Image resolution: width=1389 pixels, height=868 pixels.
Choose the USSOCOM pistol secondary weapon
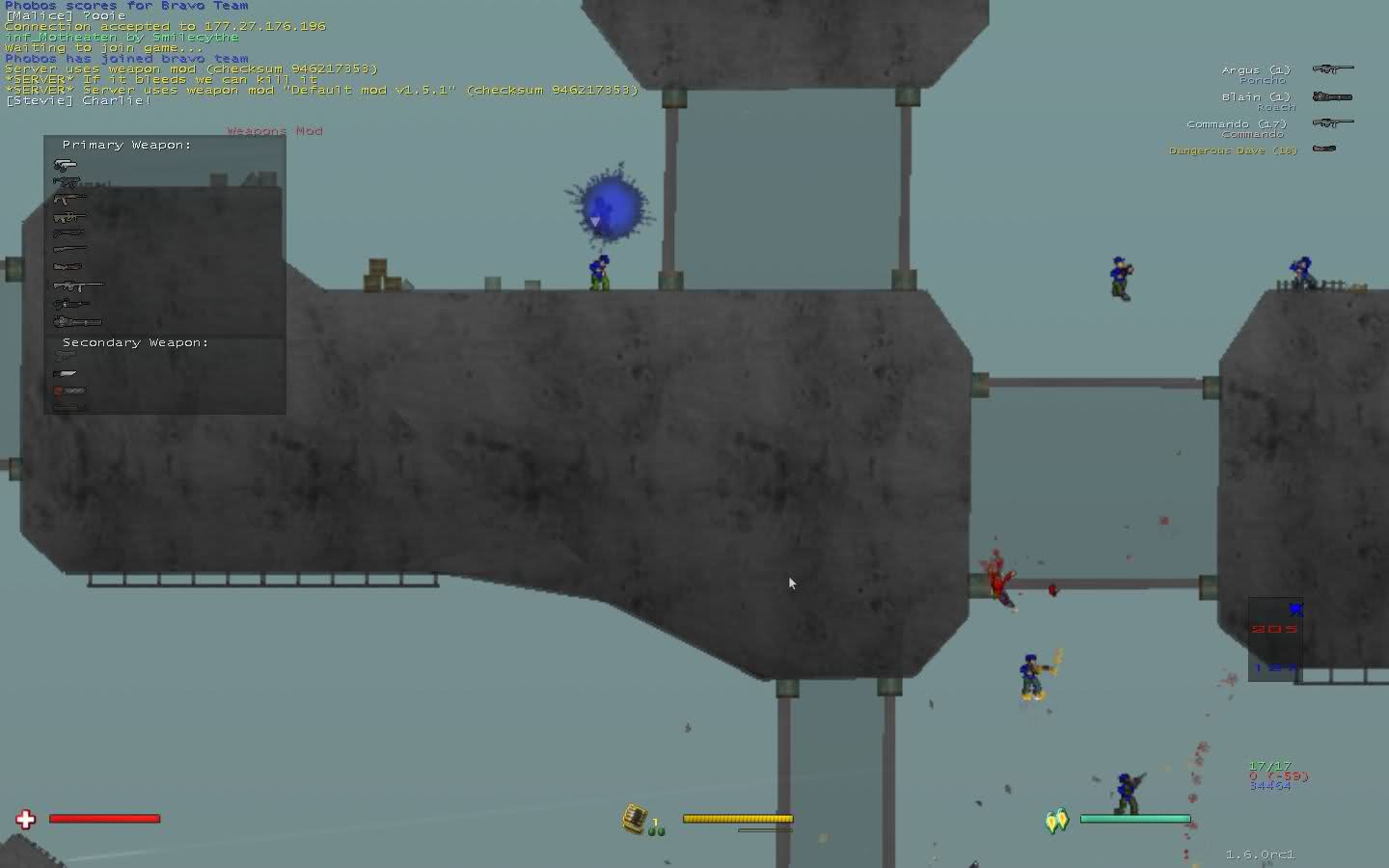click(x=65, y=357)
